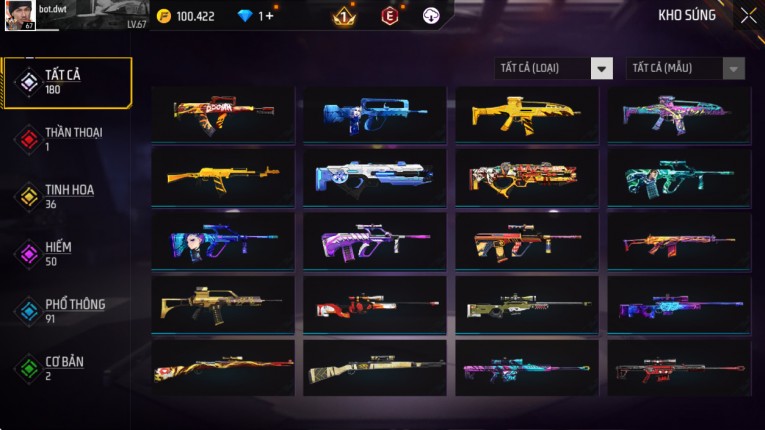Choose the blue FAMAS gun skin
The width and height of the screenshot is (765, 430).
click(375, 113)
